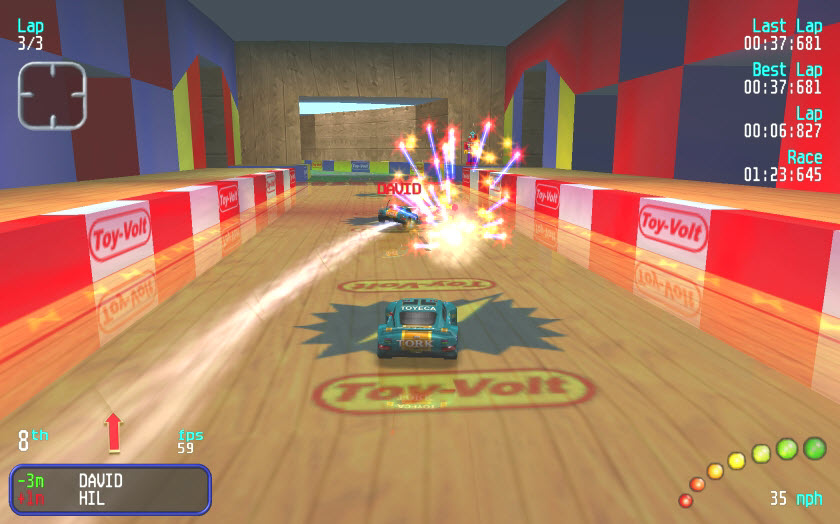Viewport: 840px width, 524px height.
Task: Select HIL in the gap panel
Action: pos(92,498)
